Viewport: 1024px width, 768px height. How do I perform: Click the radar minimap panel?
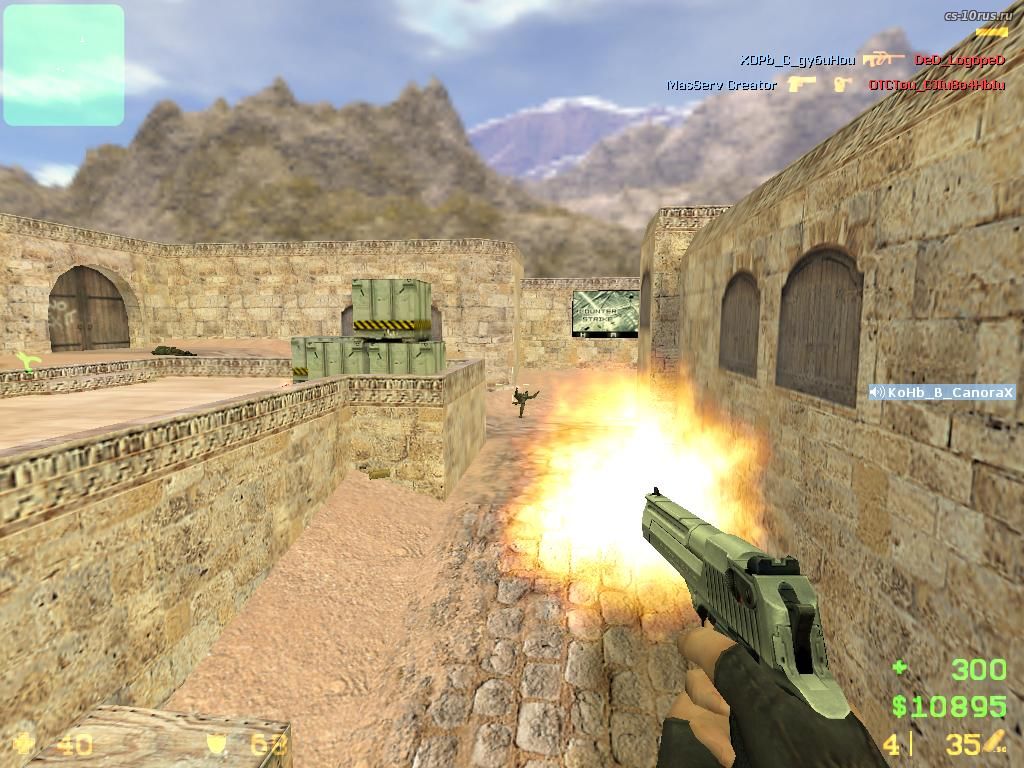click(x=64, y=65)
